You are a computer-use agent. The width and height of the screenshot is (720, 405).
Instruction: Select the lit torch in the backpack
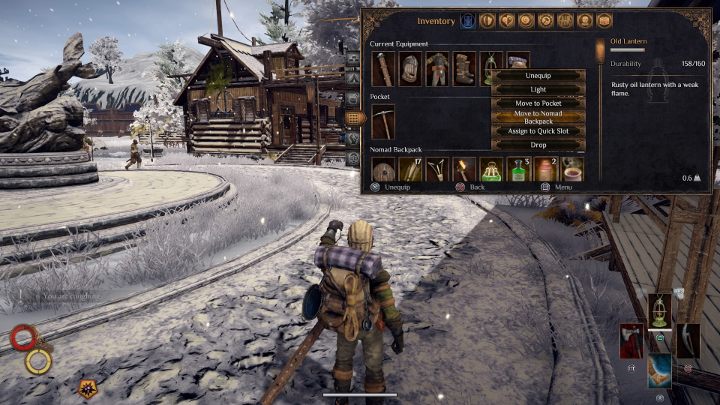pyautogui.click(x=464, y=171)
